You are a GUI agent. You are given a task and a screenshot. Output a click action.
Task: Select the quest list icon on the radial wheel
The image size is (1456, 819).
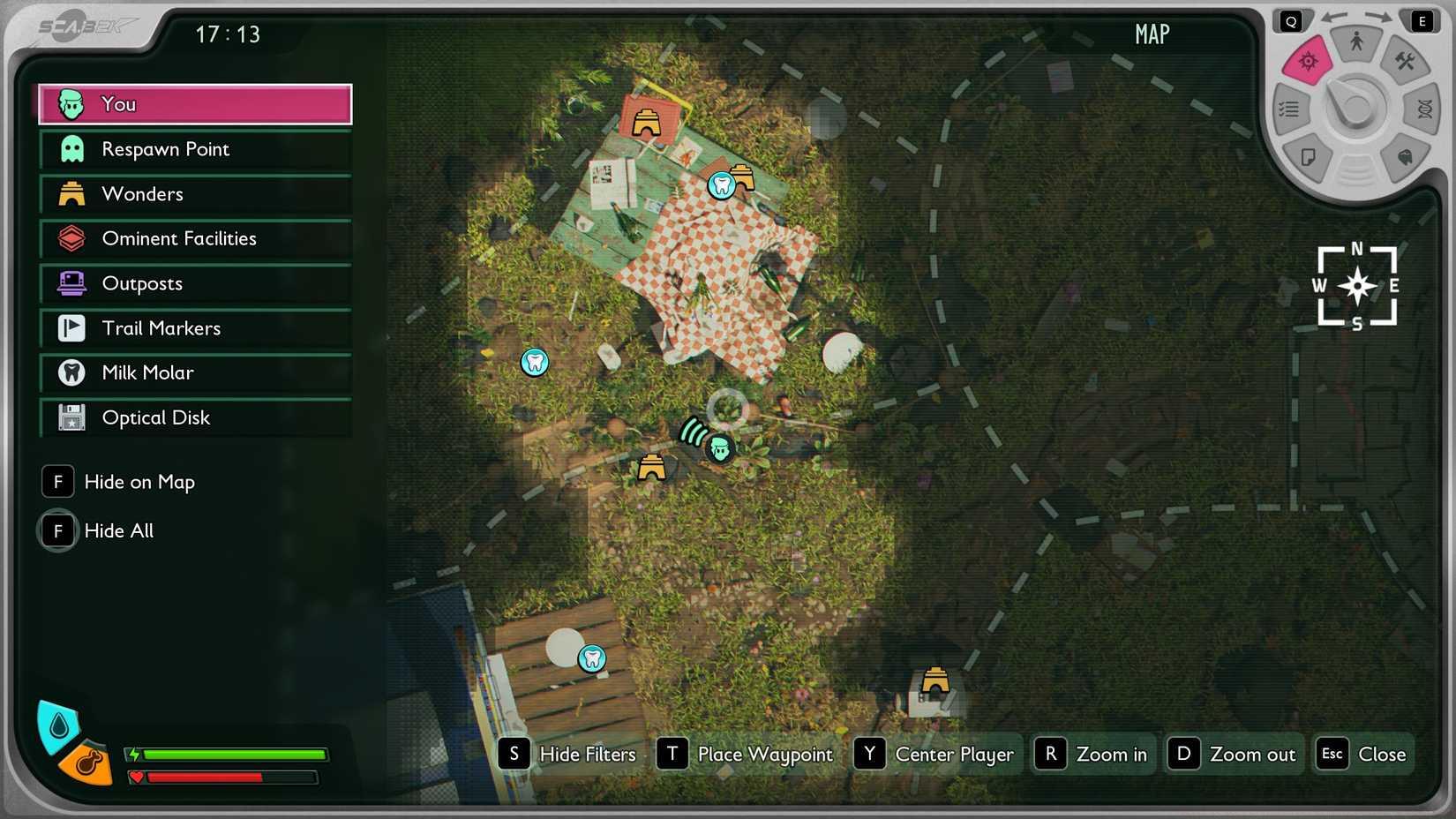click(x=1288, y=108)
